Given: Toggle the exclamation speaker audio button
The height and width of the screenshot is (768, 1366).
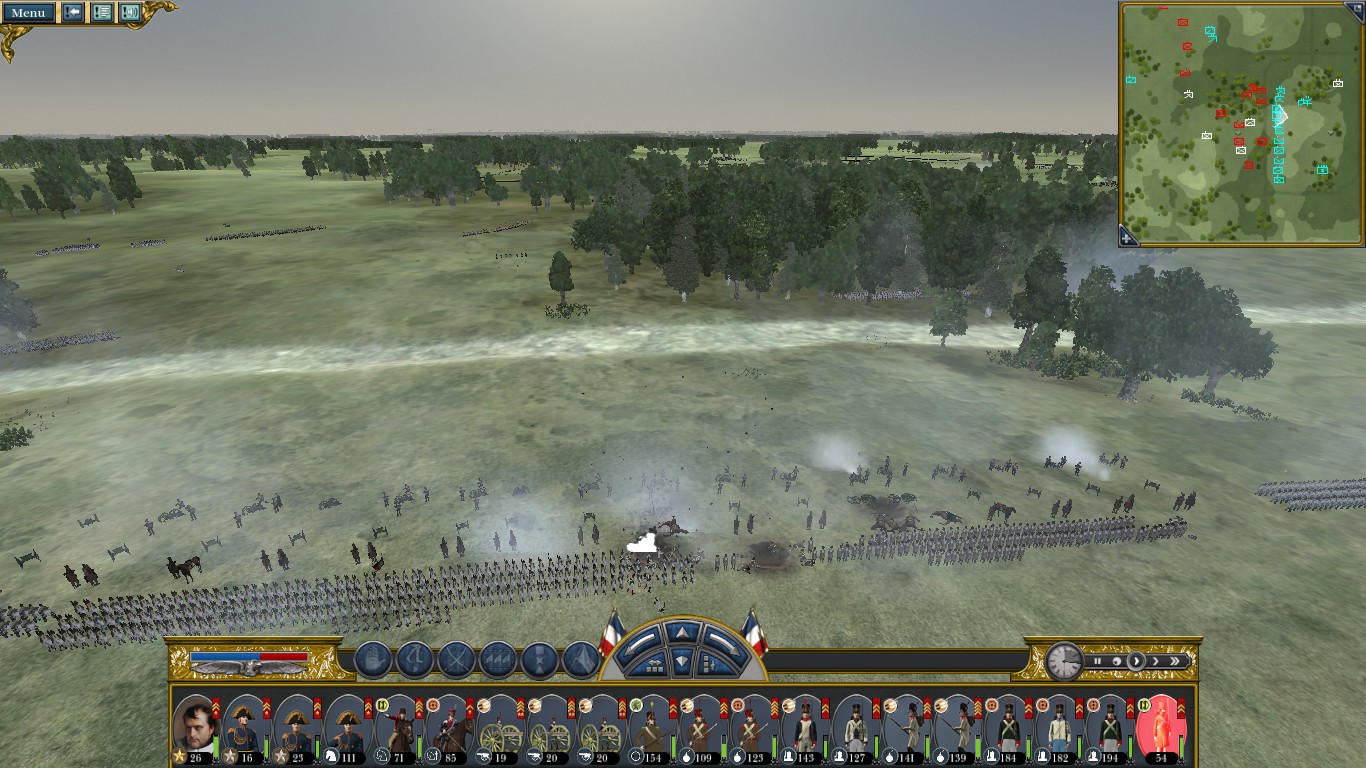Looking at the screenshot, I should point(130,13).
